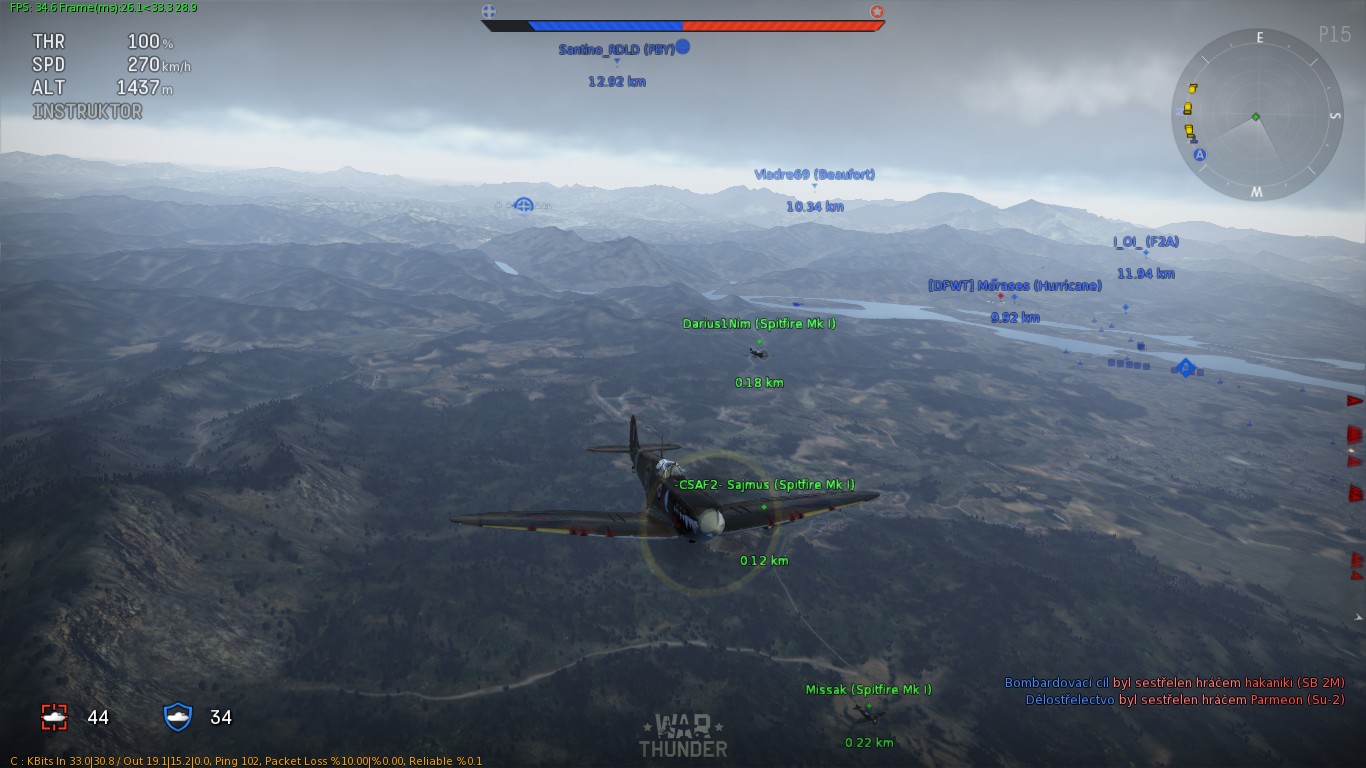Viewport: 1366px width, 768px height.
Task: Select the I_OI_ (F2A) player tag
Action: (x=1146, y=242)
